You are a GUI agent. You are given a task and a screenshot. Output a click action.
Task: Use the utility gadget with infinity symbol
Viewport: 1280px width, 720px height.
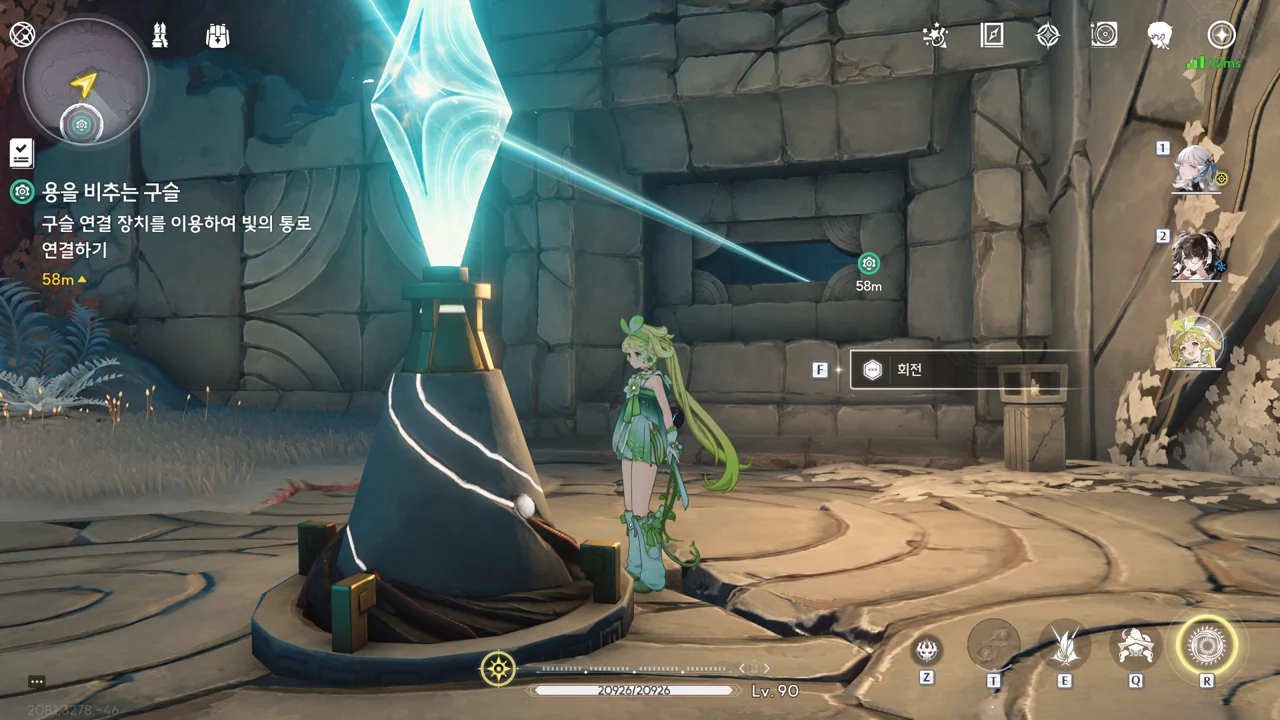[994, 646]
